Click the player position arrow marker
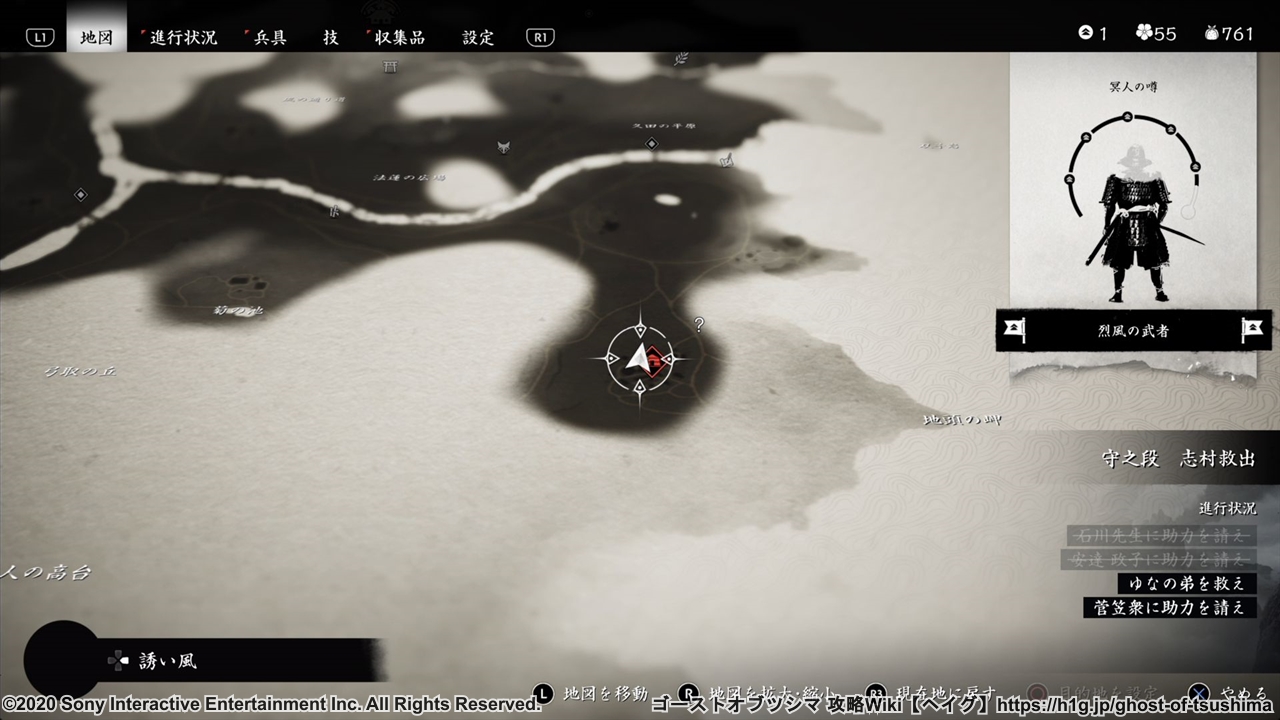1280x720 pixels. (640, 358)
